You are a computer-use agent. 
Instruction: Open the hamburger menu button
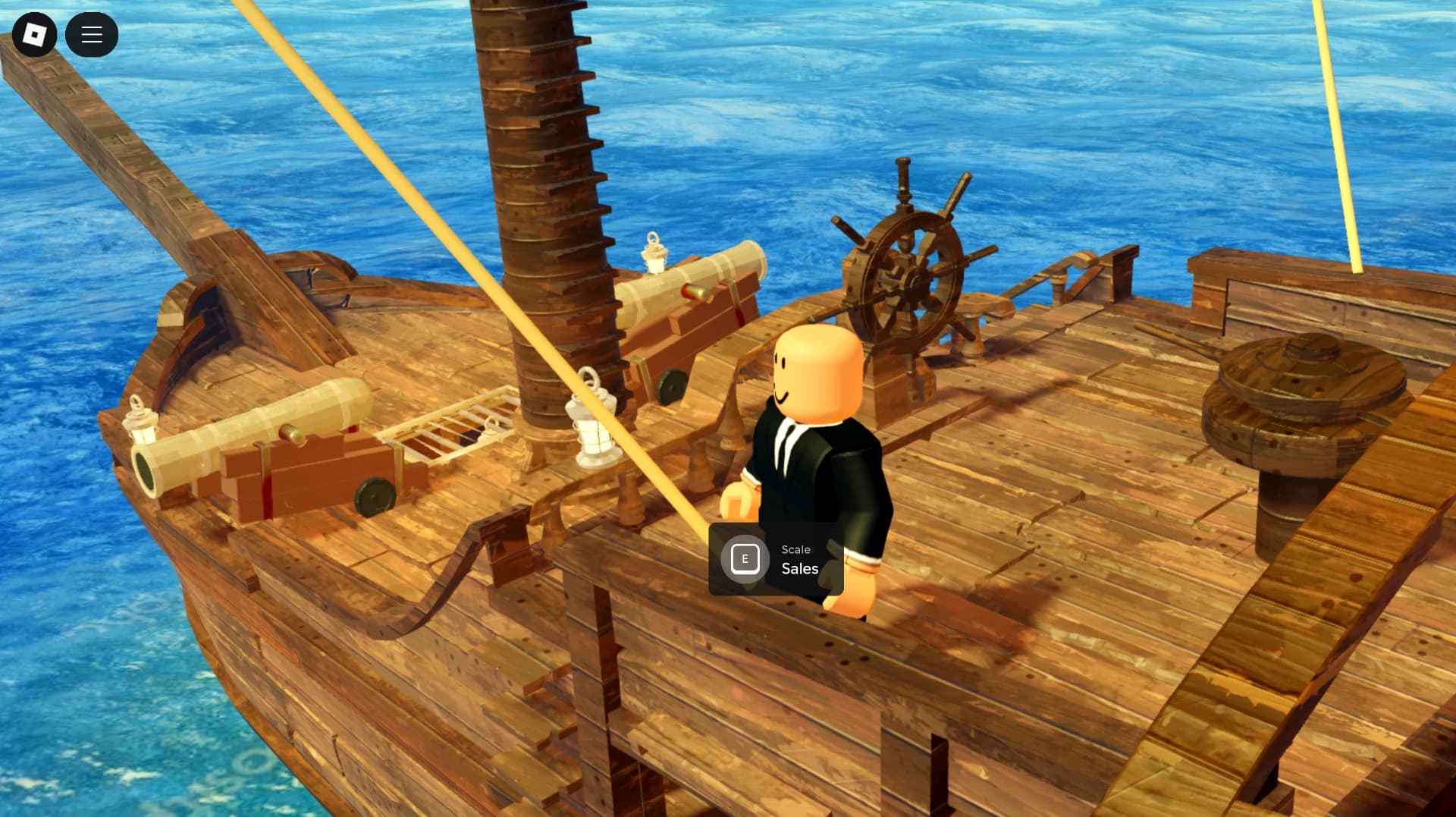click(x=92, y=34)
